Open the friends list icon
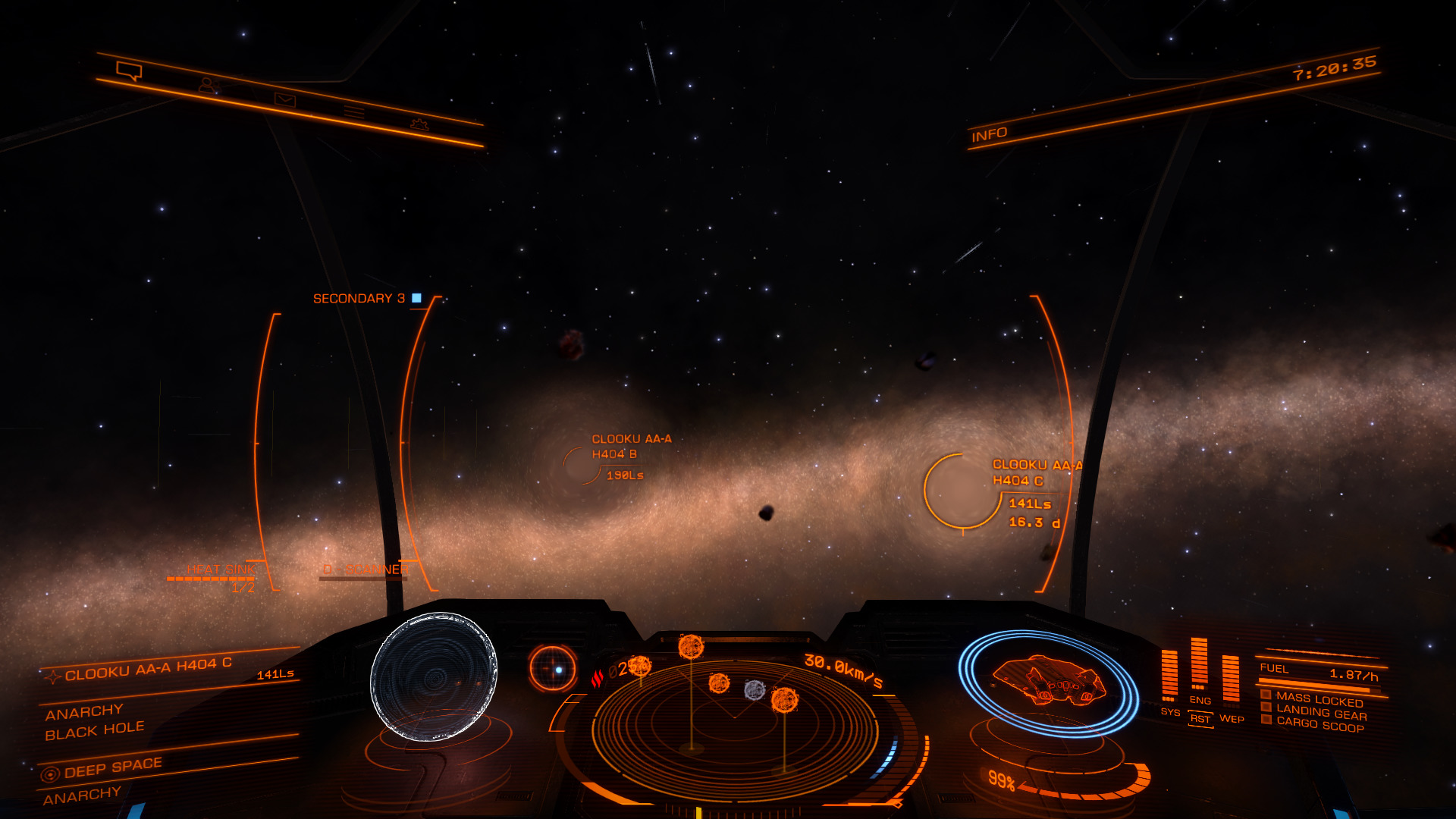 pyautogui.click(x=208, y=86)
